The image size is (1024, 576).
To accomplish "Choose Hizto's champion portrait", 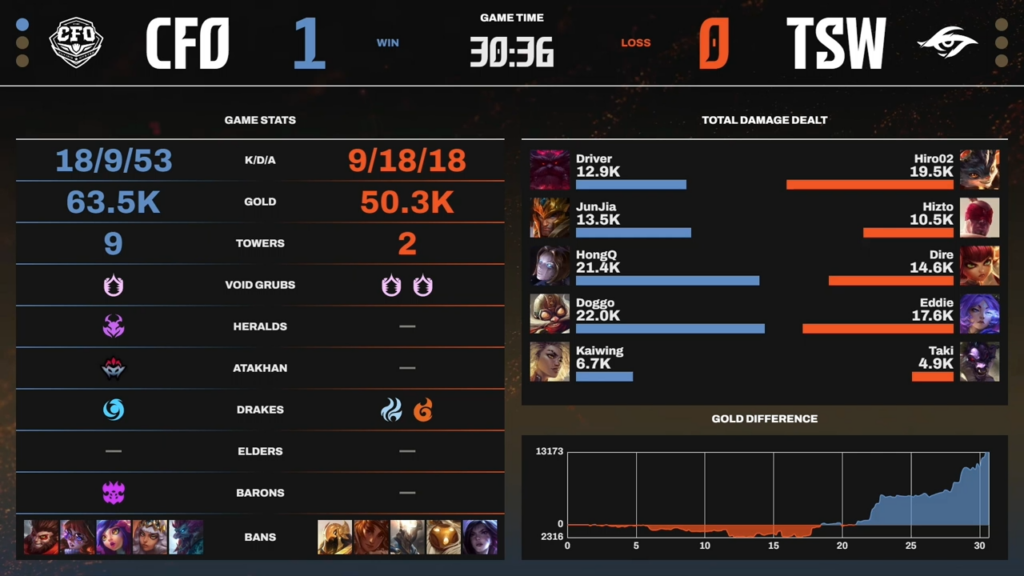I will 979,218.
